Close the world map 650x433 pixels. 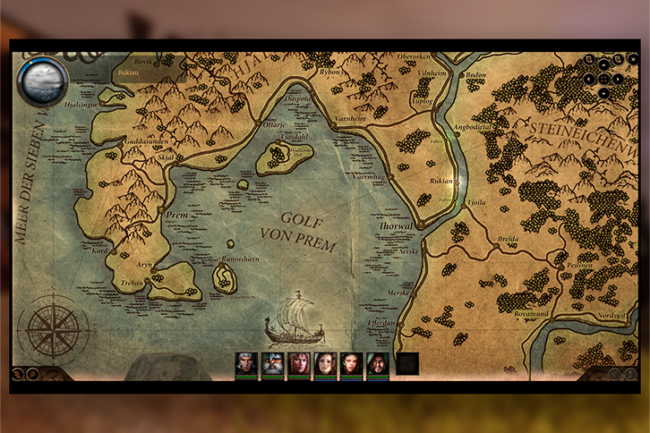[x=632, y=59]
